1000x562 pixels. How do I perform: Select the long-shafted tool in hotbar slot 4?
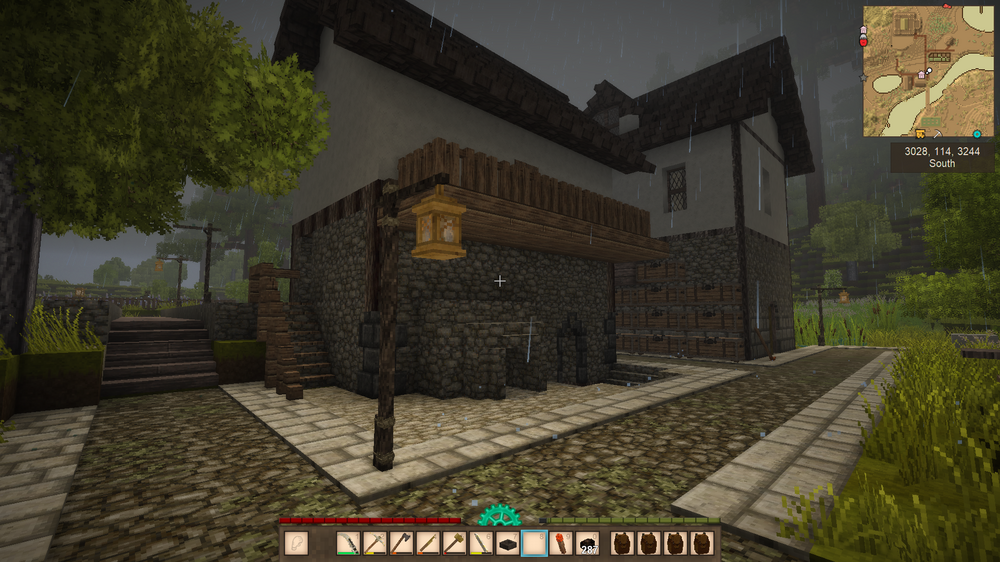point(428,544)
